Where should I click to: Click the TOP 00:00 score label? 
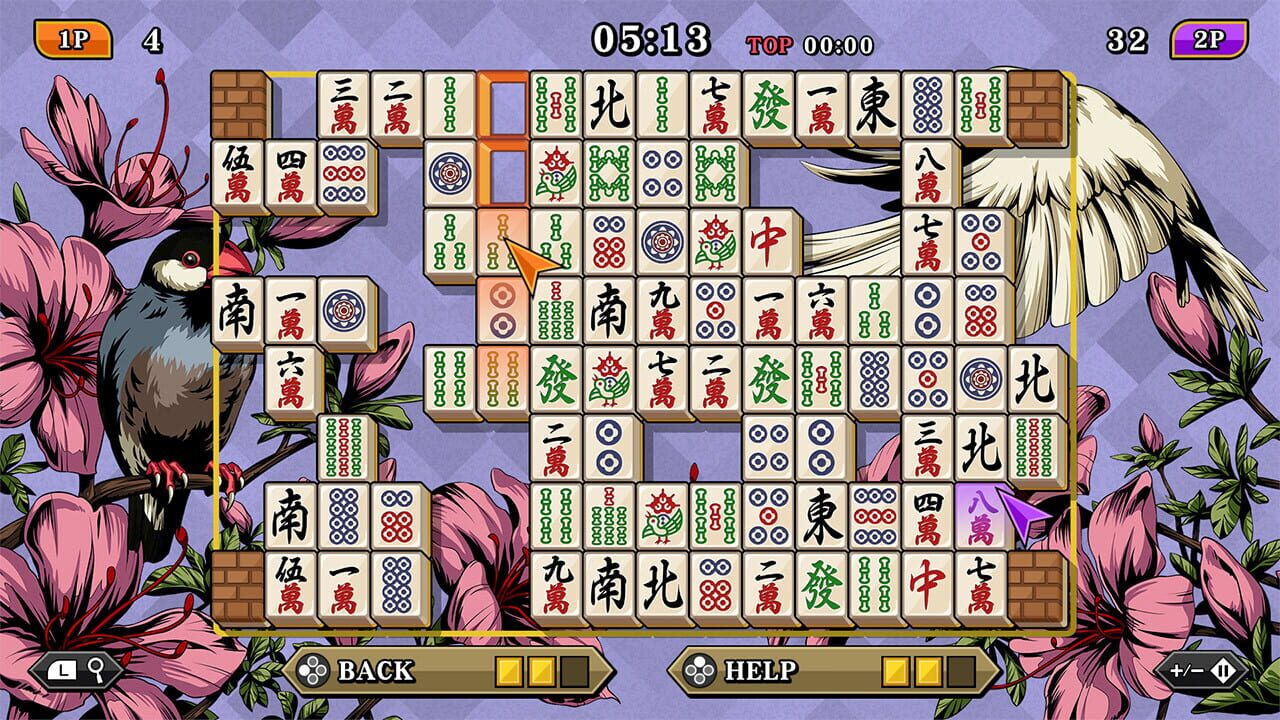[810, 44]
